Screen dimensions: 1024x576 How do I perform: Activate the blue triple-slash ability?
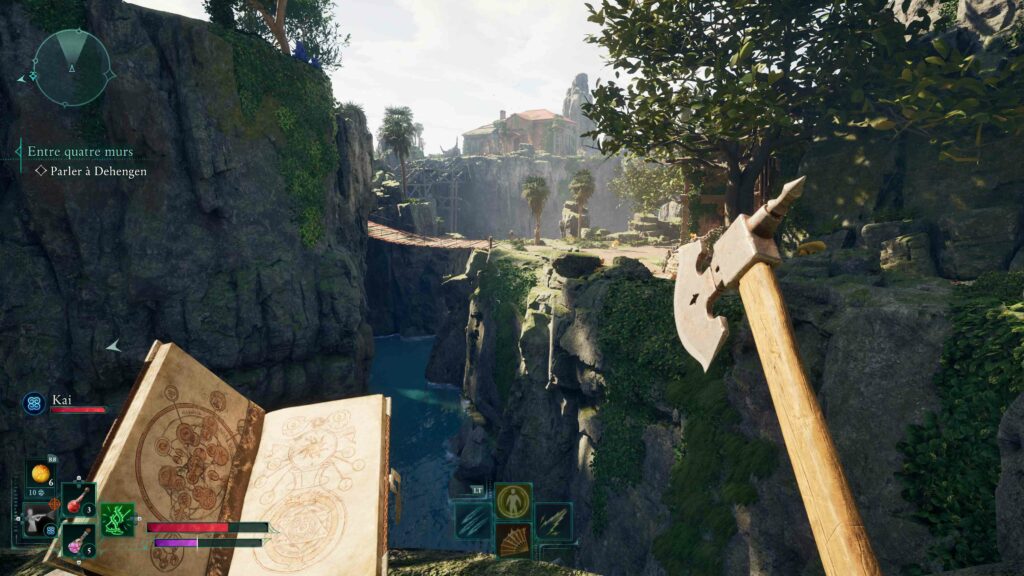472,521
